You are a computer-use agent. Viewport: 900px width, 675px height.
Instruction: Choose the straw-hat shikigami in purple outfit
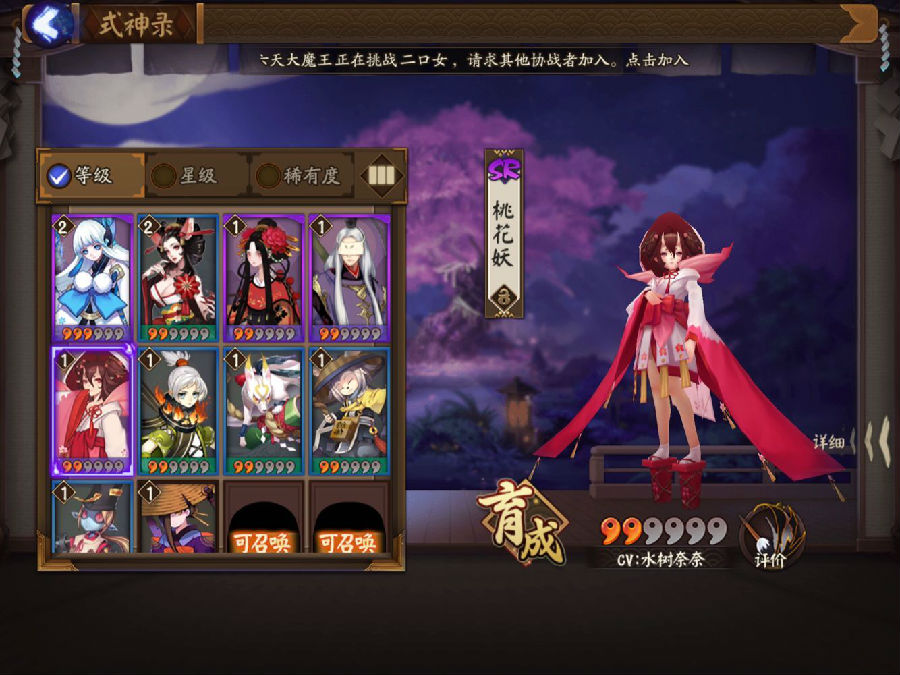pos(179,518)
